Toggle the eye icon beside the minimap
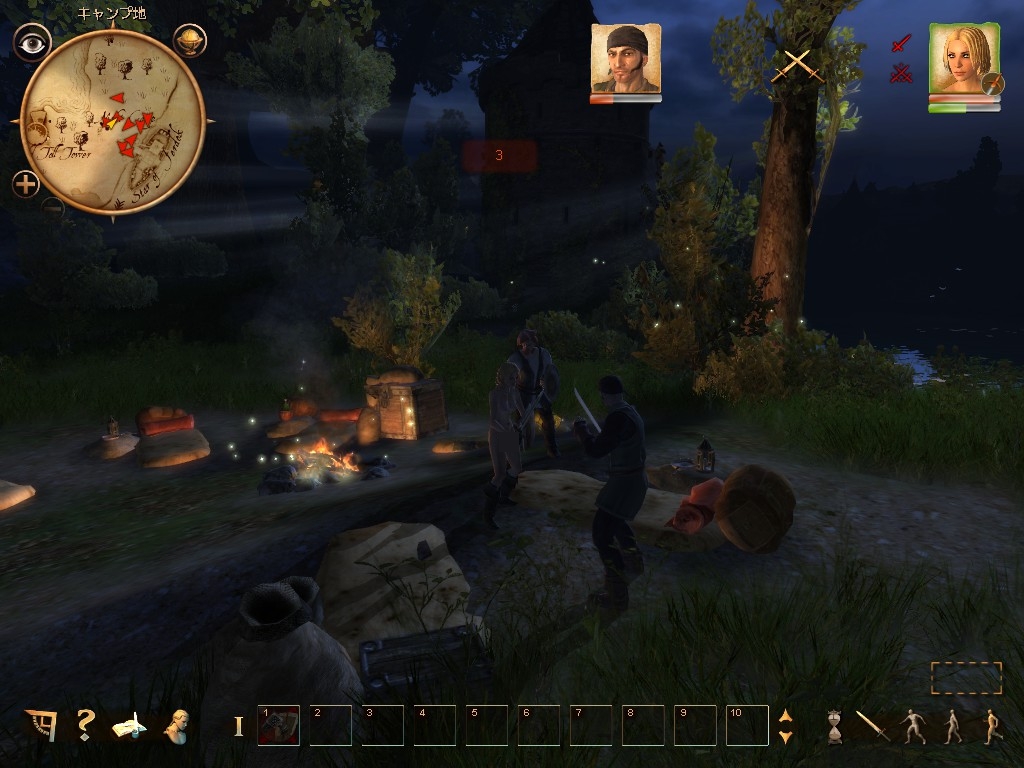This screenshot has height=768, width=1024. (x=32, y=41)
